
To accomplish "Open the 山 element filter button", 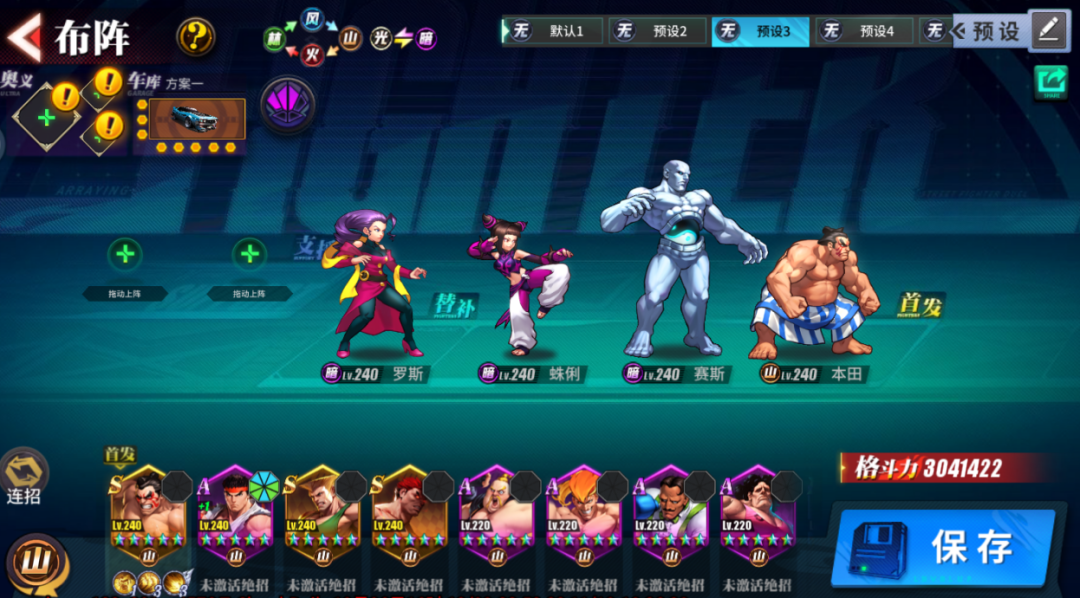I will tap(37, 562).
